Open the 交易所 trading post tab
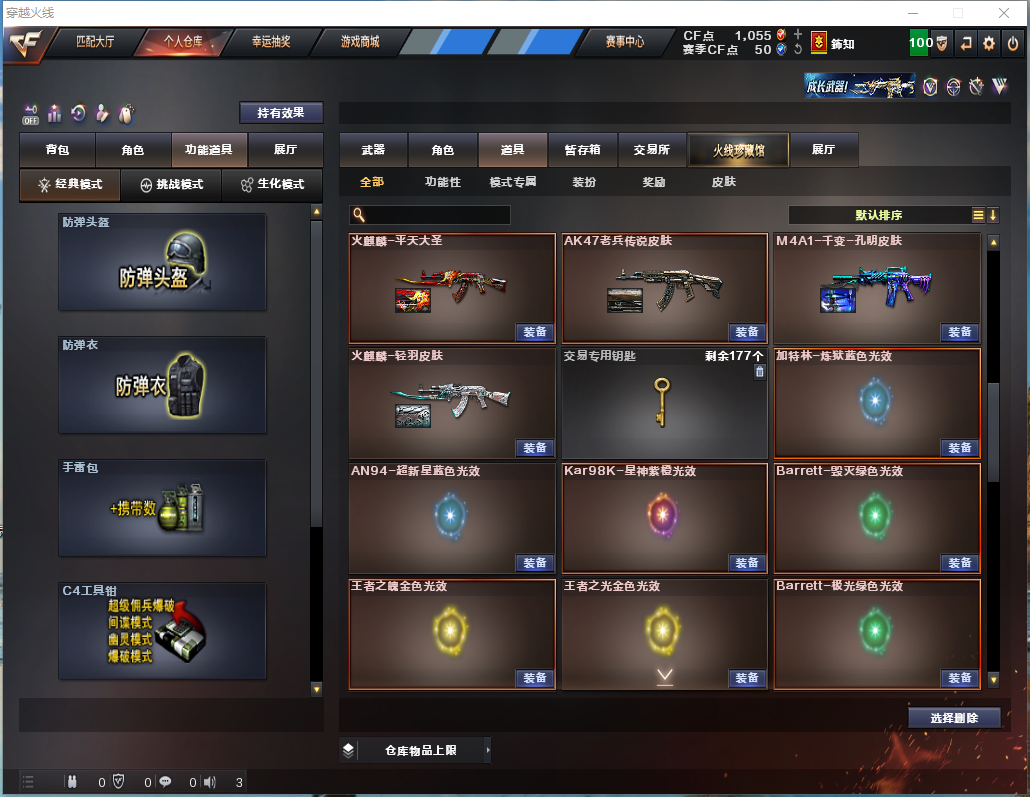1030x797 pixels. pos(652,150)
